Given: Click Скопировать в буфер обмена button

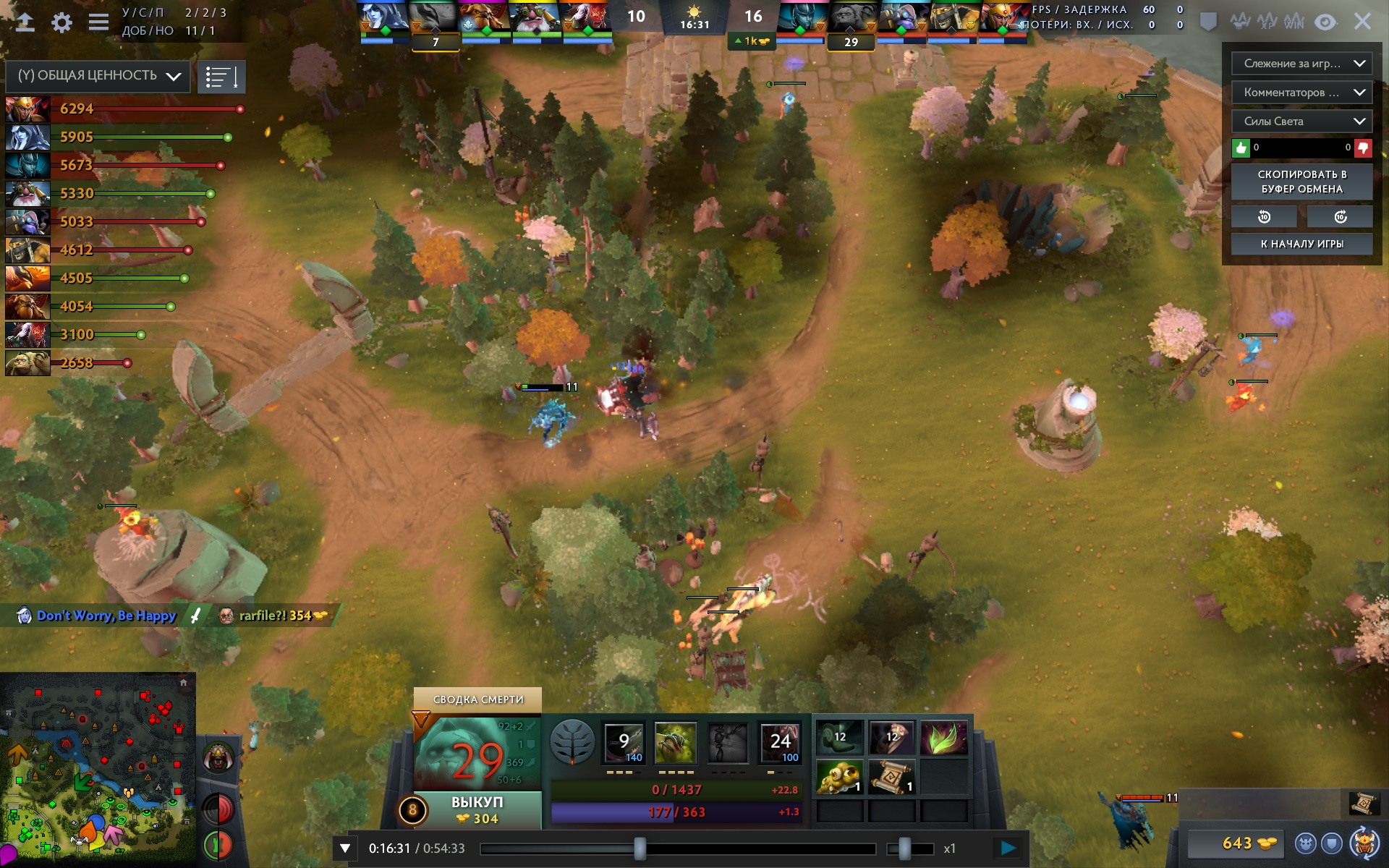Looking at the screenshot, I should pyautogui.click(x=1301, y=182).
